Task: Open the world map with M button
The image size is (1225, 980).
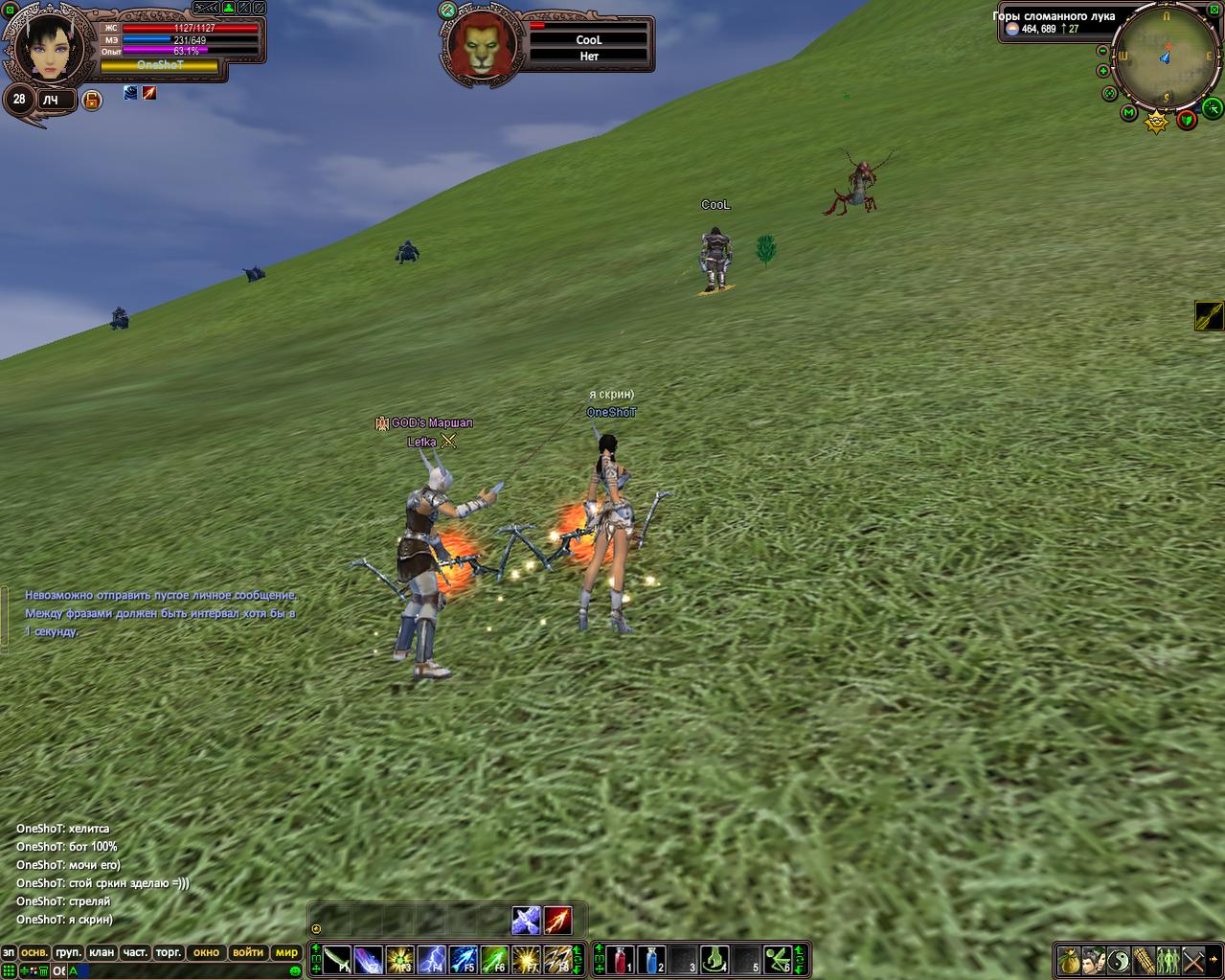Action: [x=1128, y=114]
